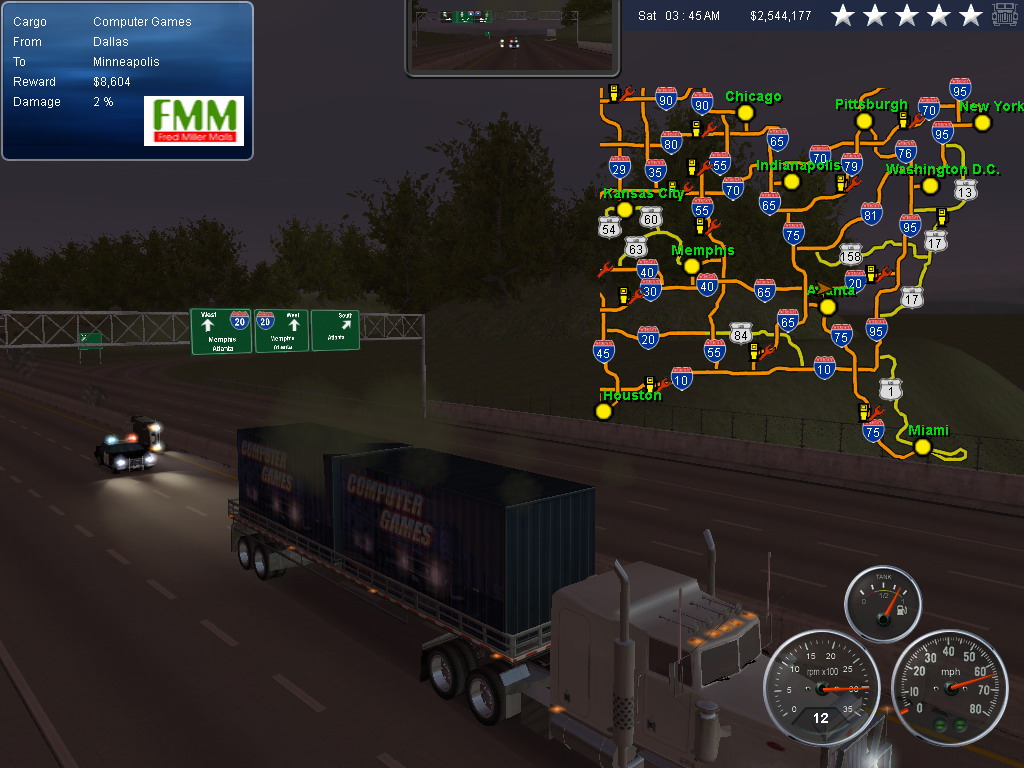Click the Memphis city marker
Screen dimensions: 1024x768
coord(691,266)
